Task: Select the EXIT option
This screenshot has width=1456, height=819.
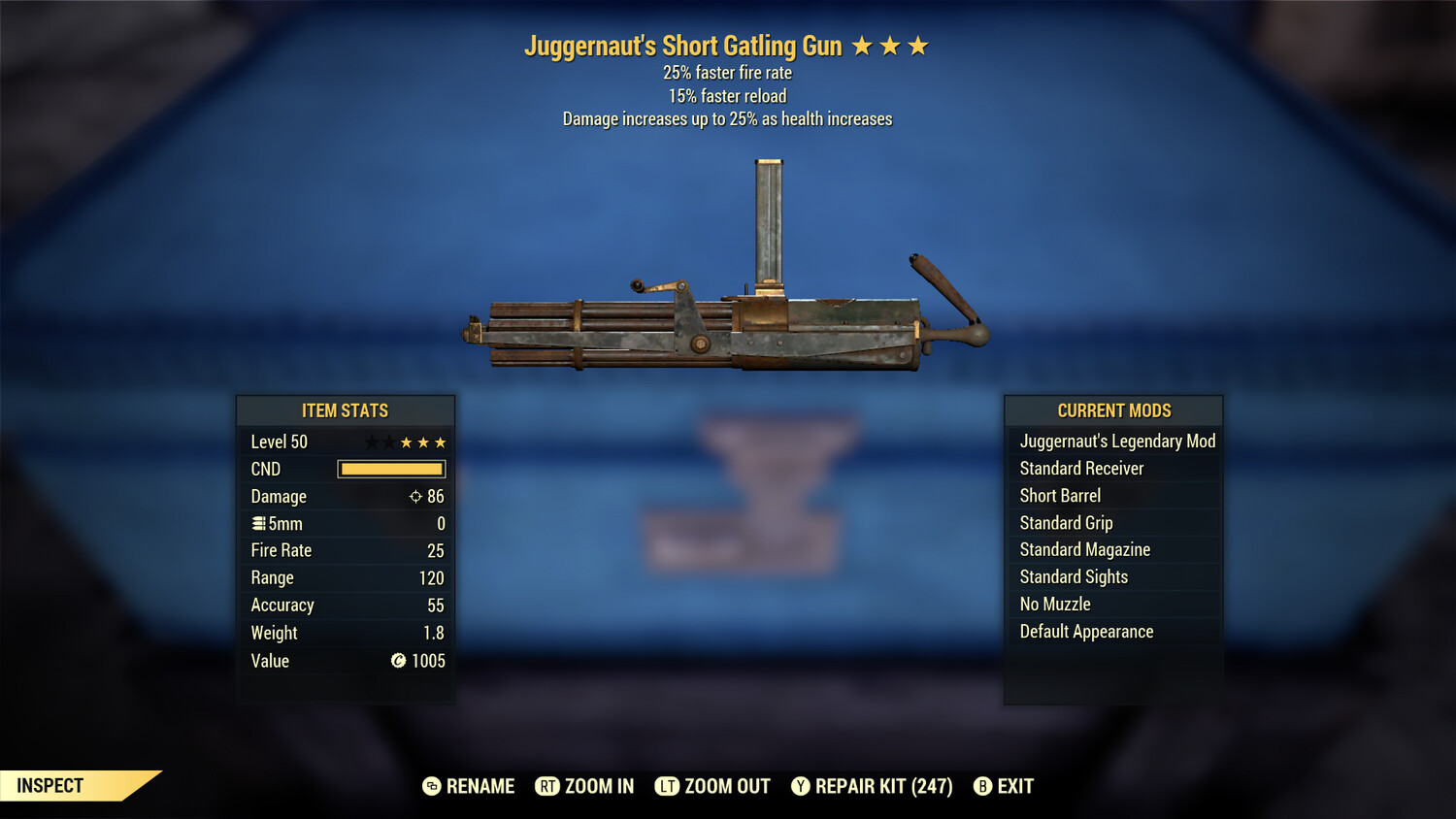Action: point(1013,786)
